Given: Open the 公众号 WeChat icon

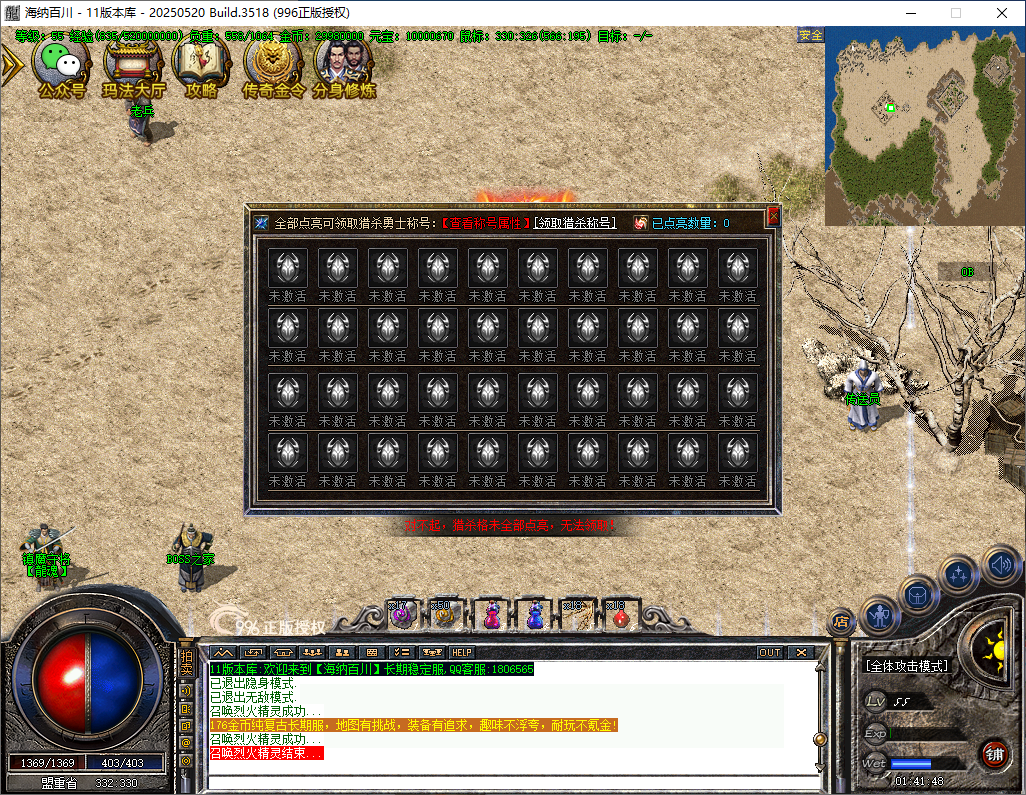Looking at the screenshot, I should click(62, 64).
